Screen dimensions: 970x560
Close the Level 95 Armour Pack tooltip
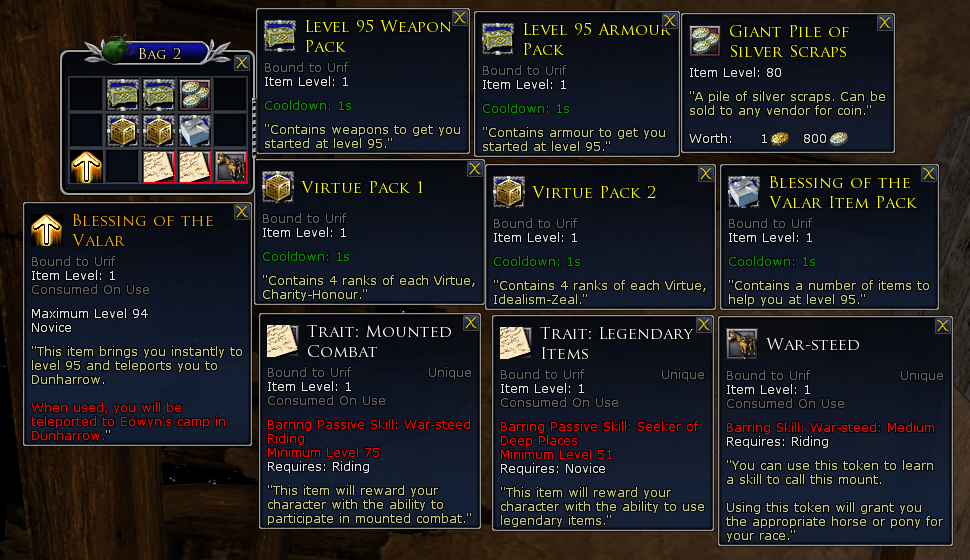click(x=669, y=20)
